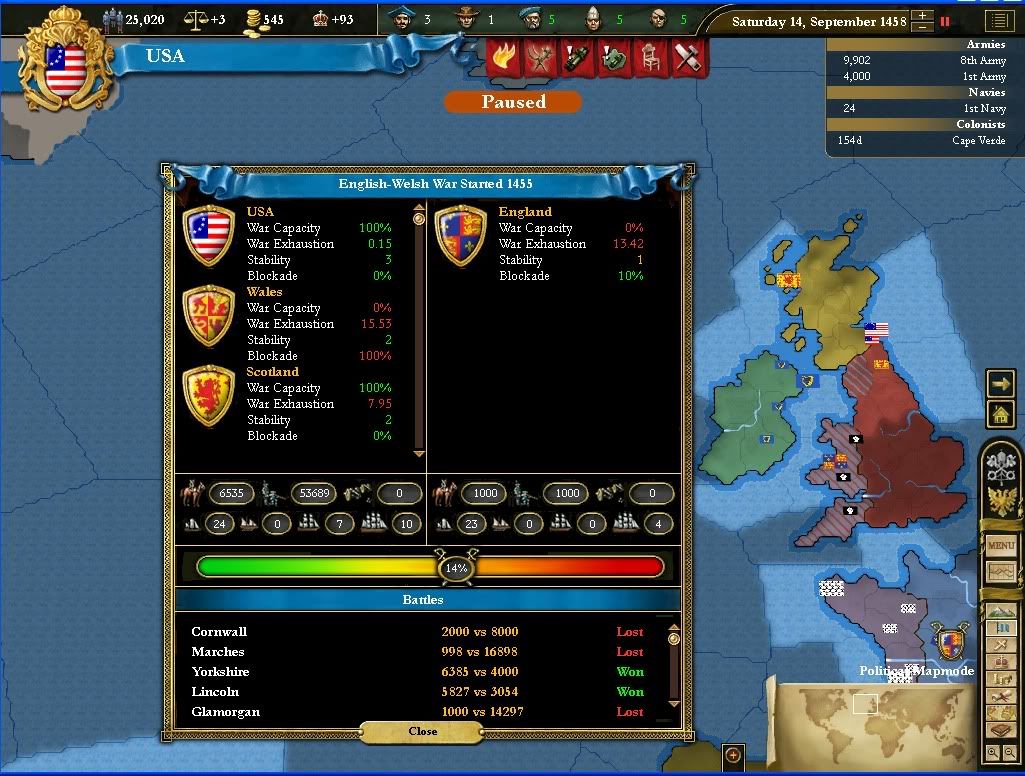Image resolution: width=1025 pixels, height=776 pixels.
Task: Increase game speed with the plus button
Action: tap(922, 15)
